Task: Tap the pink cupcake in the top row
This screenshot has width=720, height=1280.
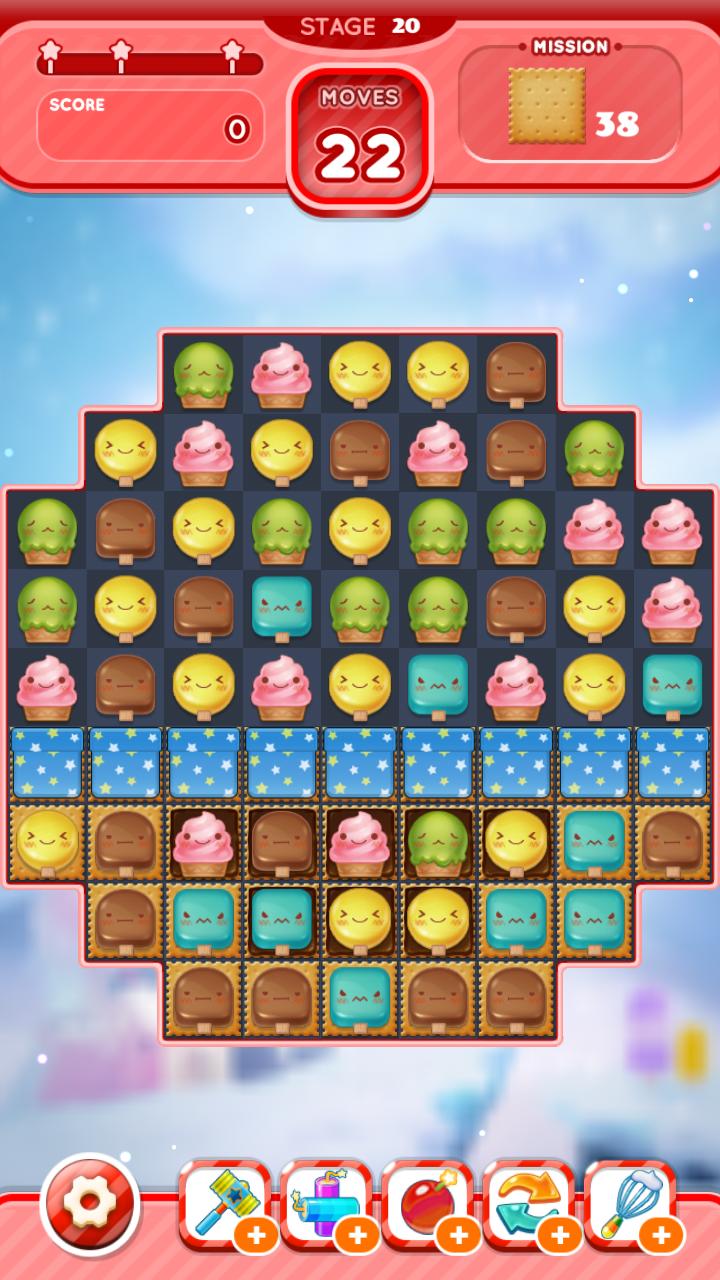Action: tap(281, 374)
